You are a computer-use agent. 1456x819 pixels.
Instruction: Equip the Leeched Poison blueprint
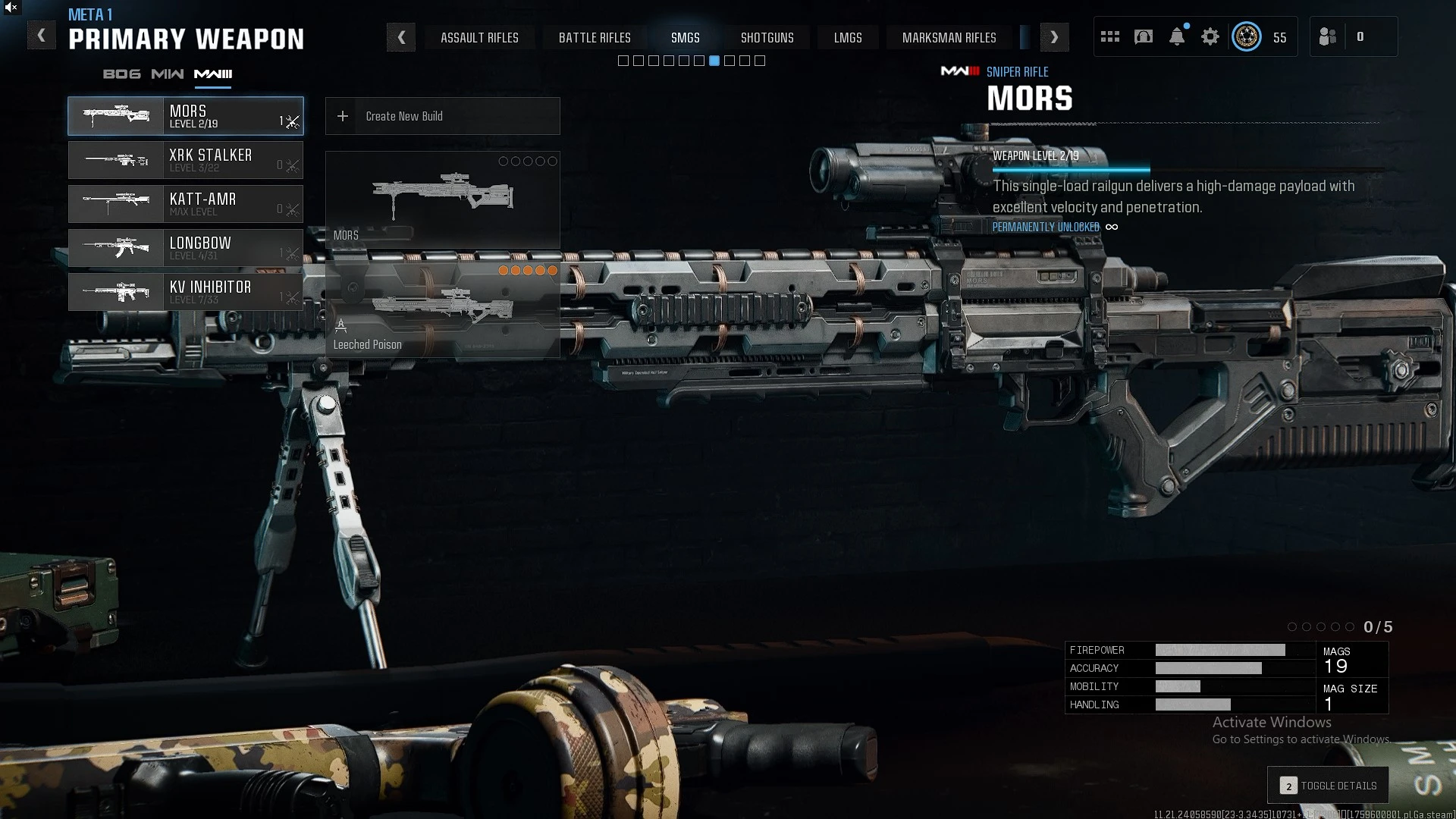(x=442, y=309)
